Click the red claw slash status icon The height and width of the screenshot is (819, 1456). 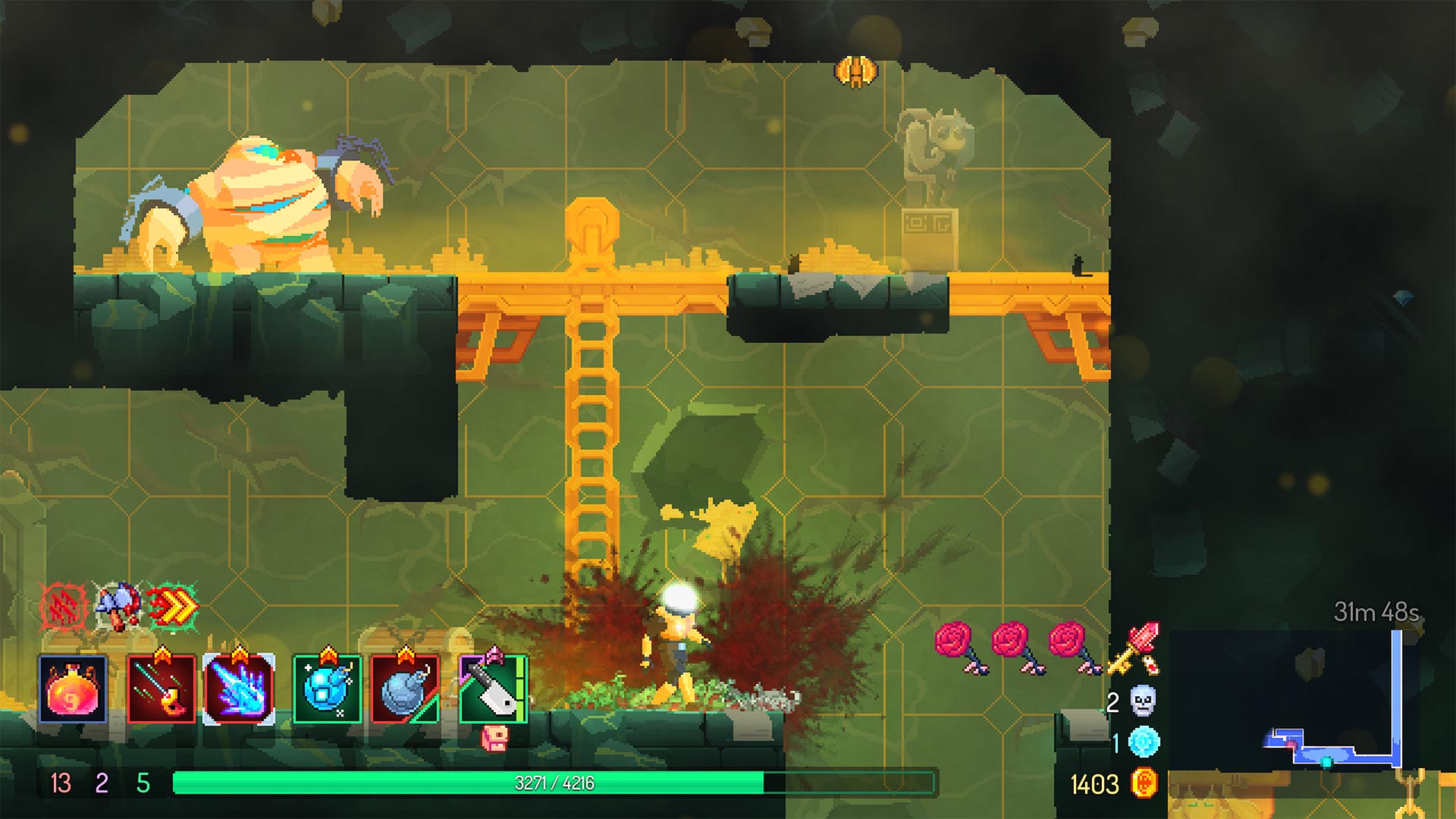(x=64, y=607)
